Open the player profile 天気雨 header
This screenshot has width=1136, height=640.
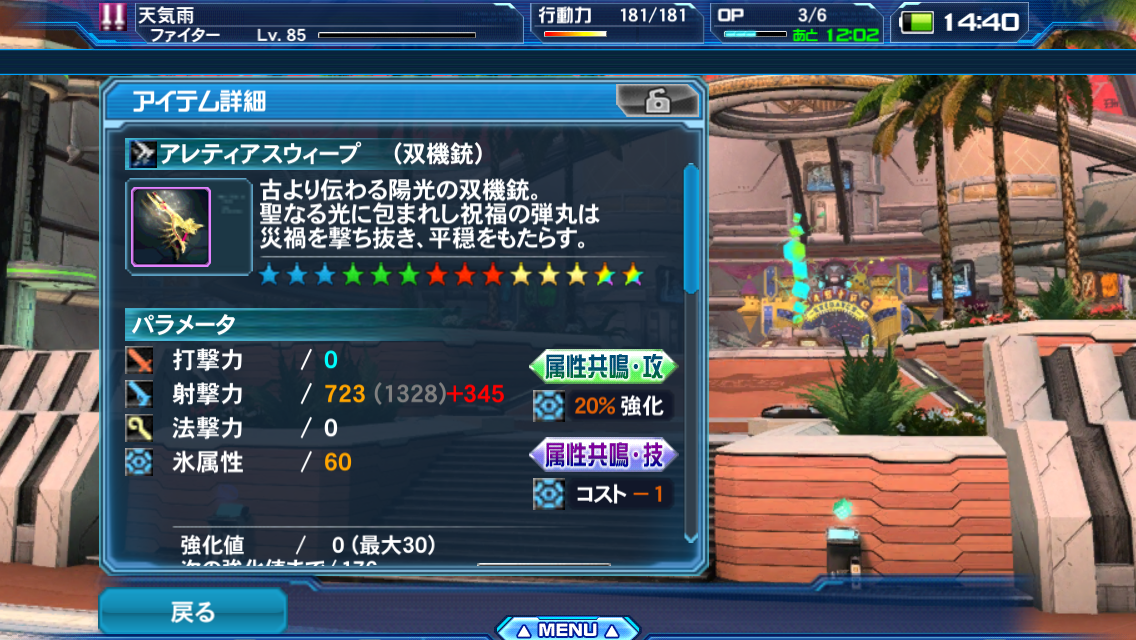[310, 23]
